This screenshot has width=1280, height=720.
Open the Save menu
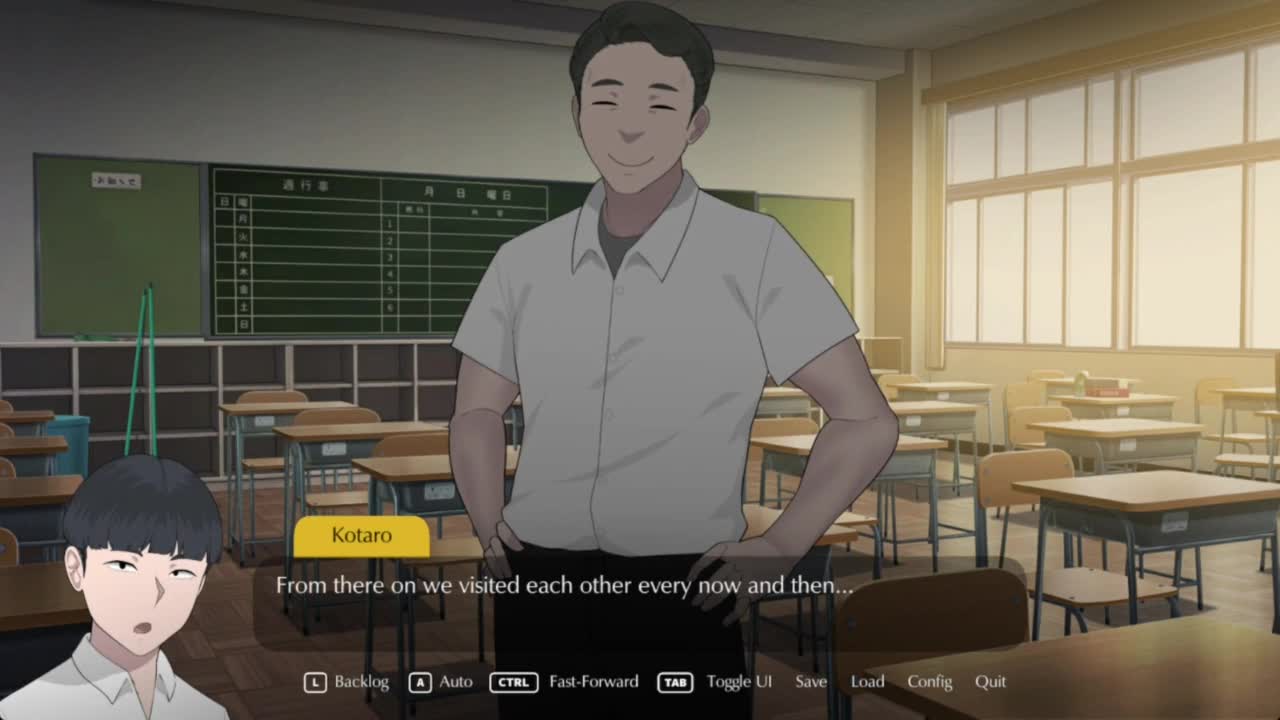coord(811,682)
